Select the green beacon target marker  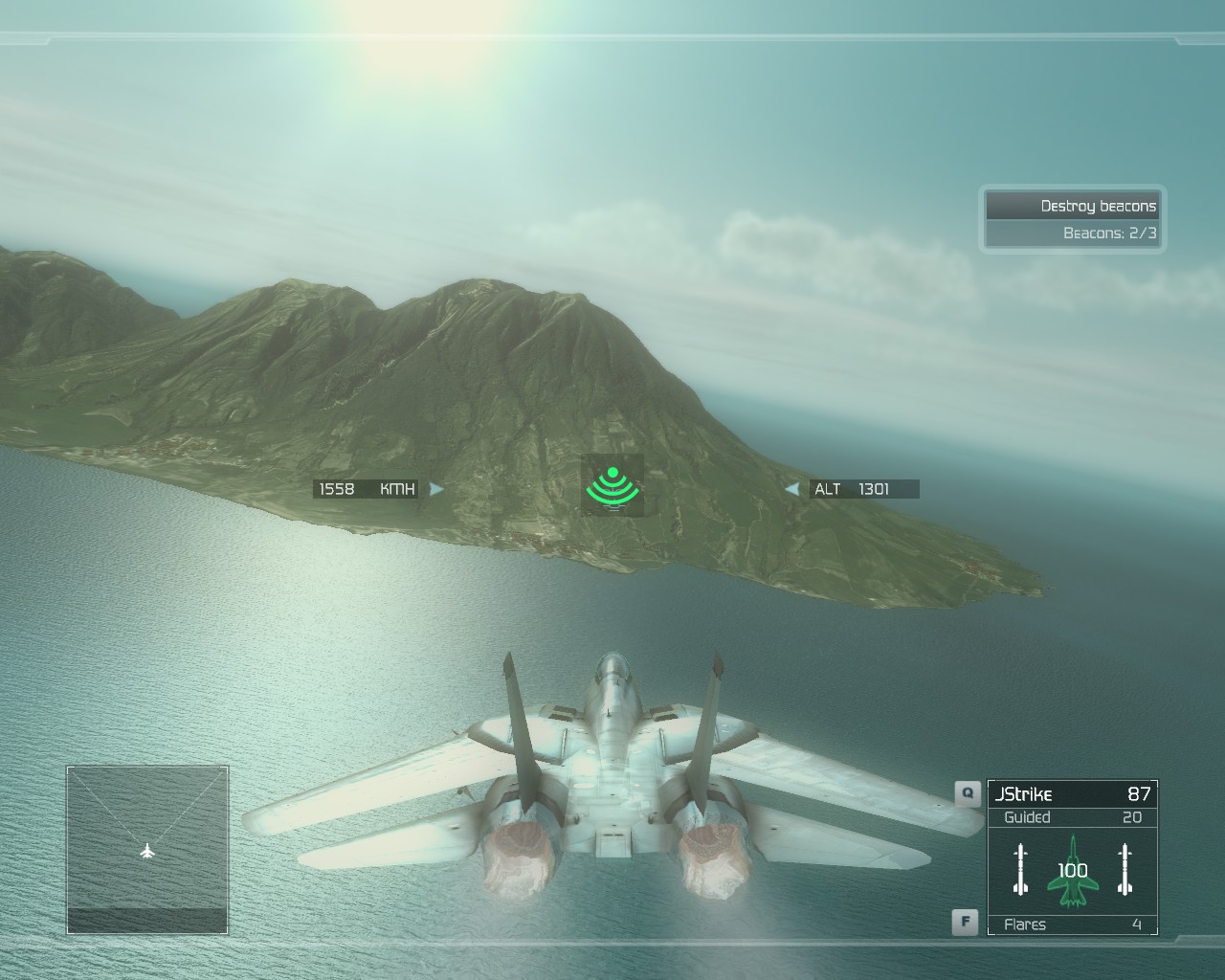point(612,485)
